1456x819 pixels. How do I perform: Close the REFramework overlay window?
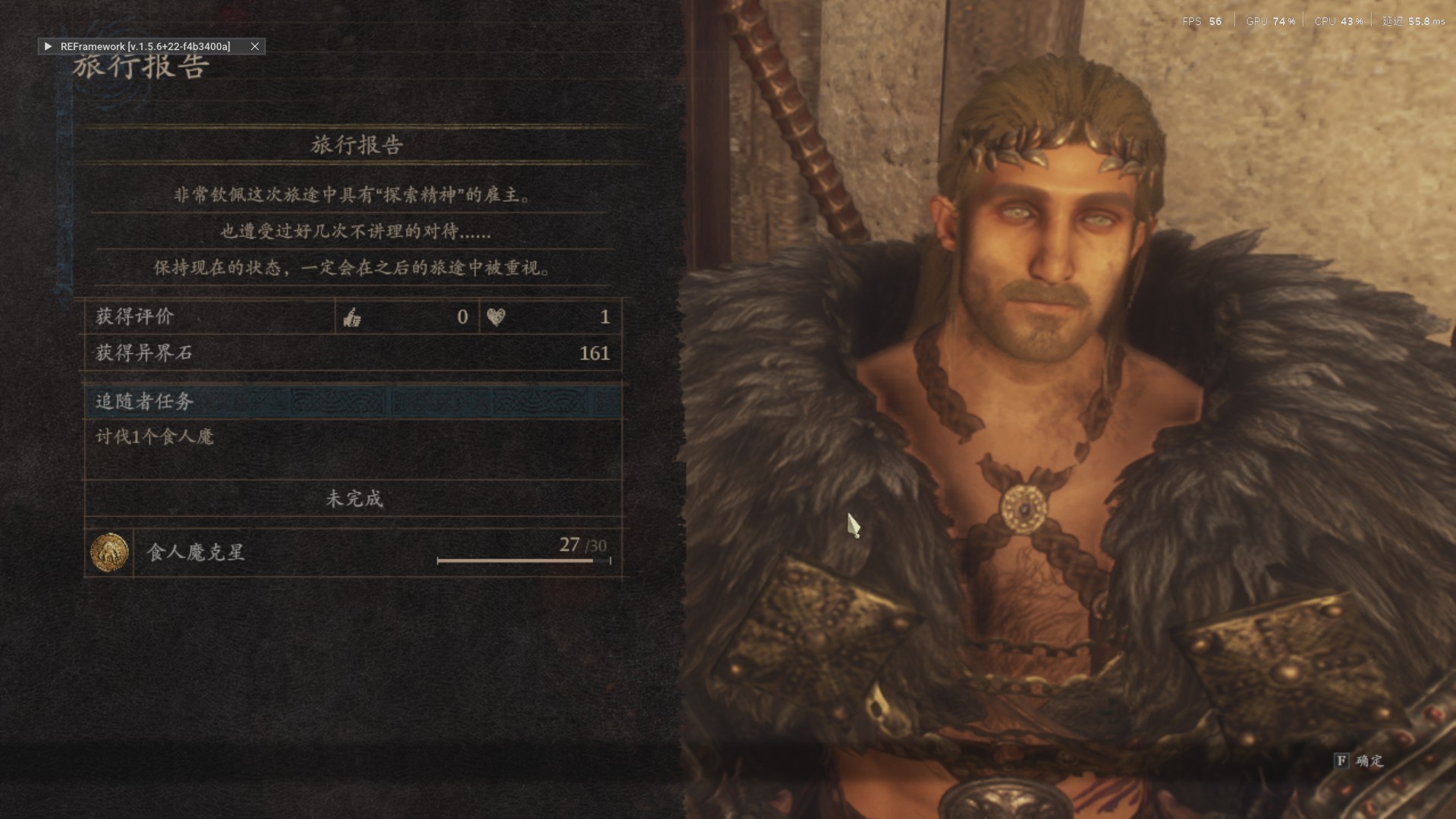pos(255,46)
